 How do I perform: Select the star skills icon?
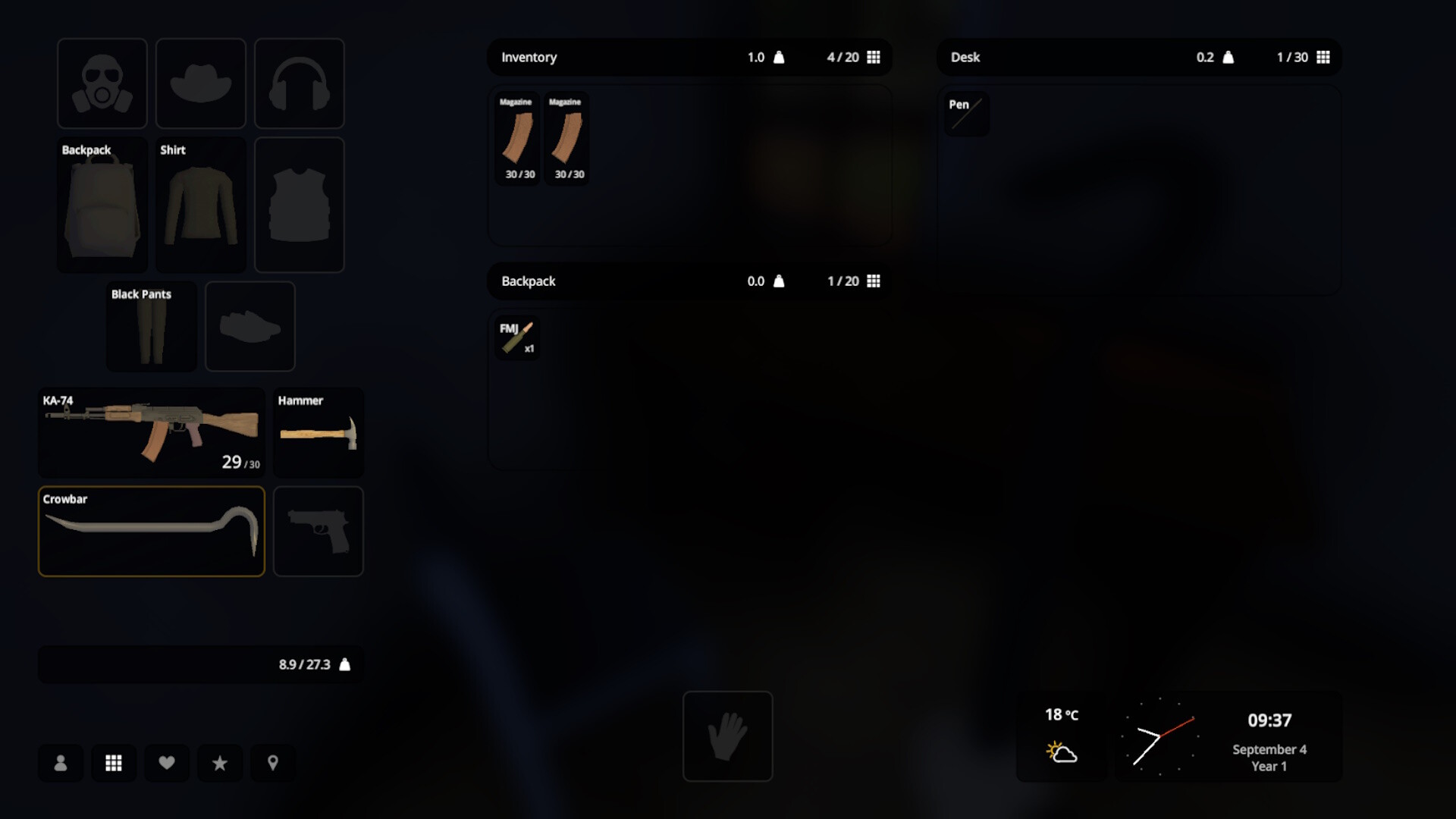[220, 764]
